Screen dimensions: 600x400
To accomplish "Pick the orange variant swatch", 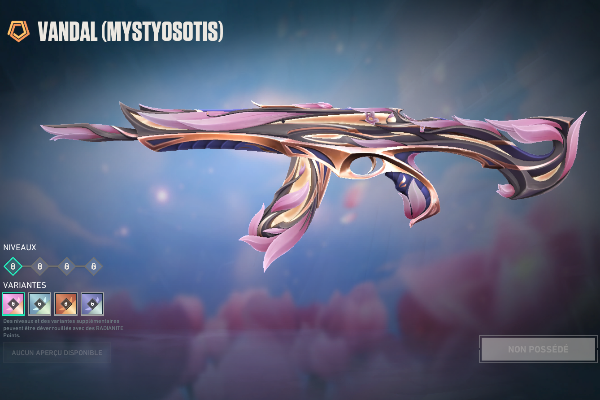I will point(66,303).
